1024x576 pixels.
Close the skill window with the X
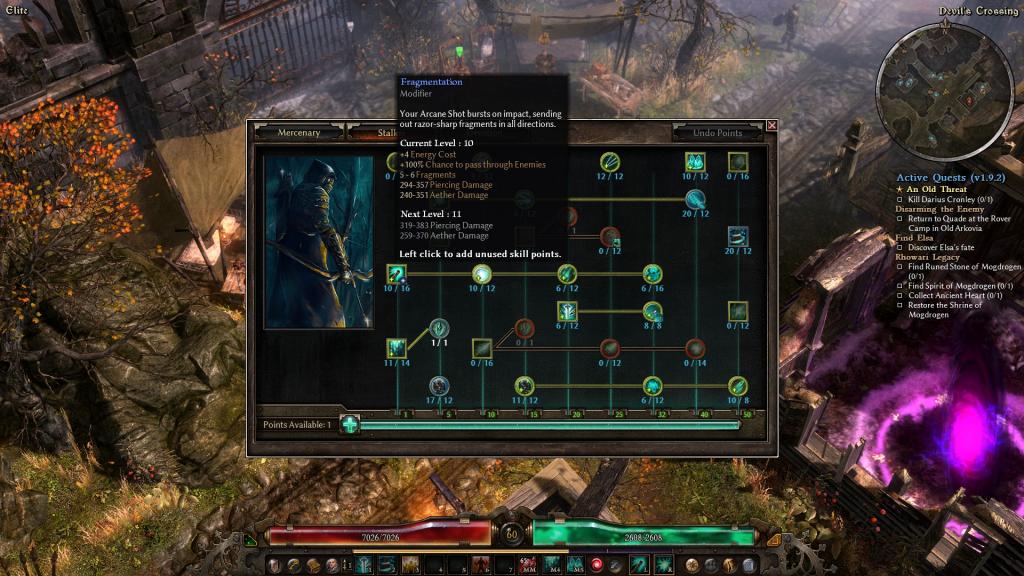tap(772, 126)
